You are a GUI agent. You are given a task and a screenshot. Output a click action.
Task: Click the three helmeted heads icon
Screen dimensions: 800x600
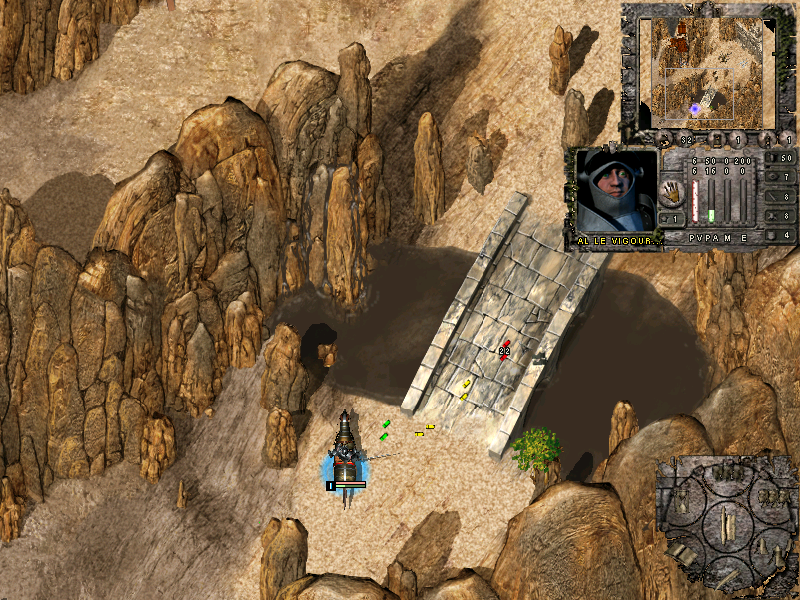tap(771, 498)
